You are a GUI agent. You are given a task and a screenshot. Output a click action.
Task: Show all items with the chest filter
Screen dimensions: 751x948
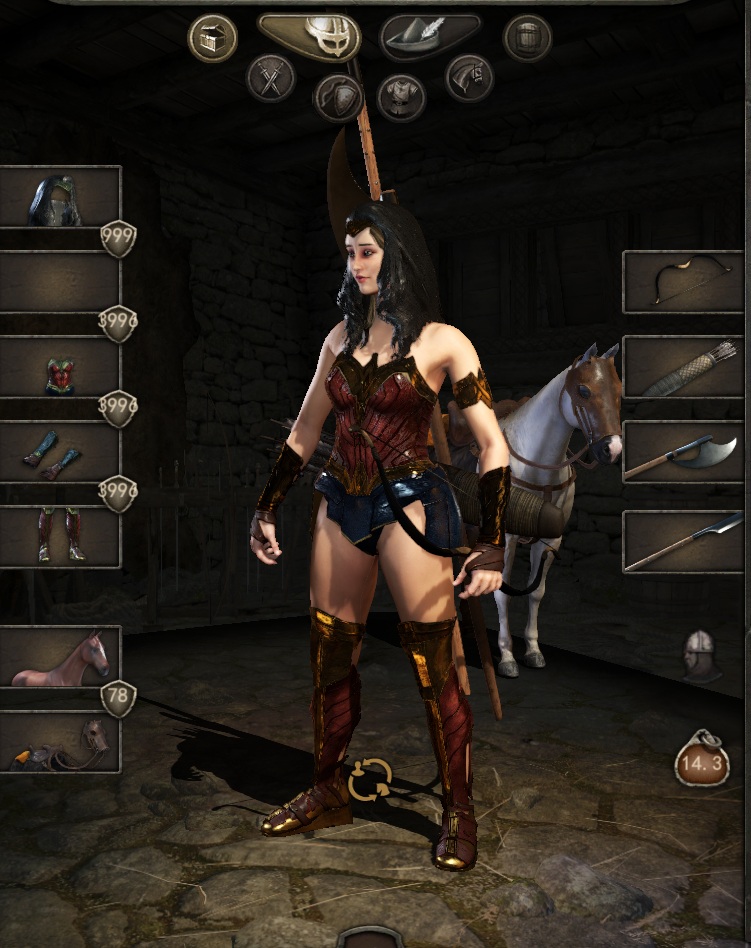pos(213,39)
